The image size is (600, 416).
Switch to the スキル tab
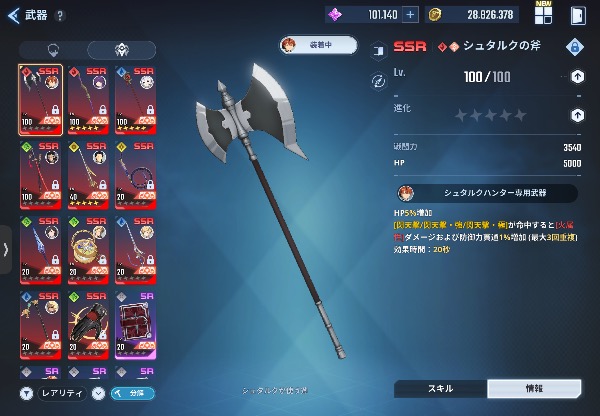[x=440, y=389]
